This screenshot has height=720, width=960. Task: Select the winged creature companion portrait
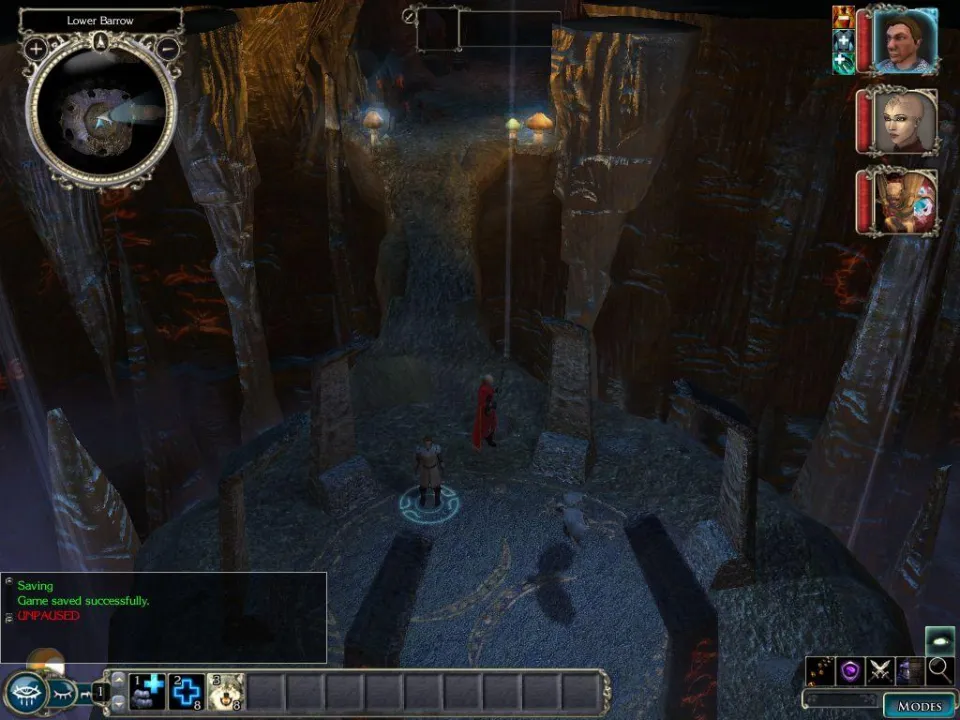[903, 201]
